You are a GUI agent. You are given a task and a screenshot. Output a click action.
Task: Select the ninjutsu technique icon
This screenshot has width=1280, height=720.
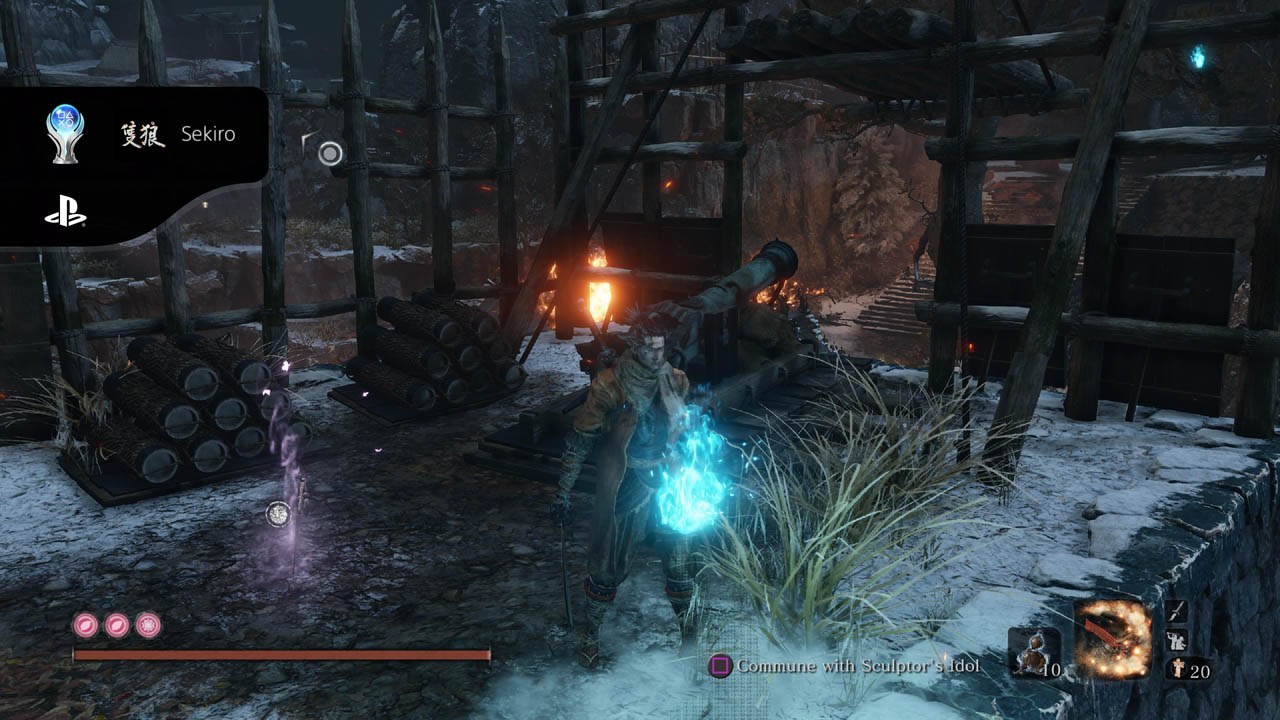pyautogui.click(x=1176, y=642)
